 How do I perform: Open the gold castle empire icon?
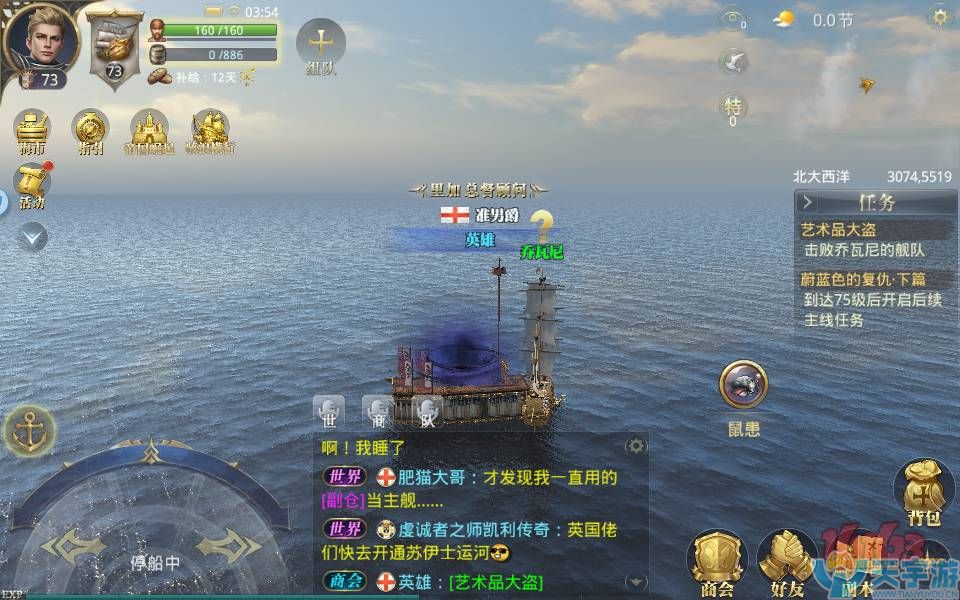coord(149,130)
